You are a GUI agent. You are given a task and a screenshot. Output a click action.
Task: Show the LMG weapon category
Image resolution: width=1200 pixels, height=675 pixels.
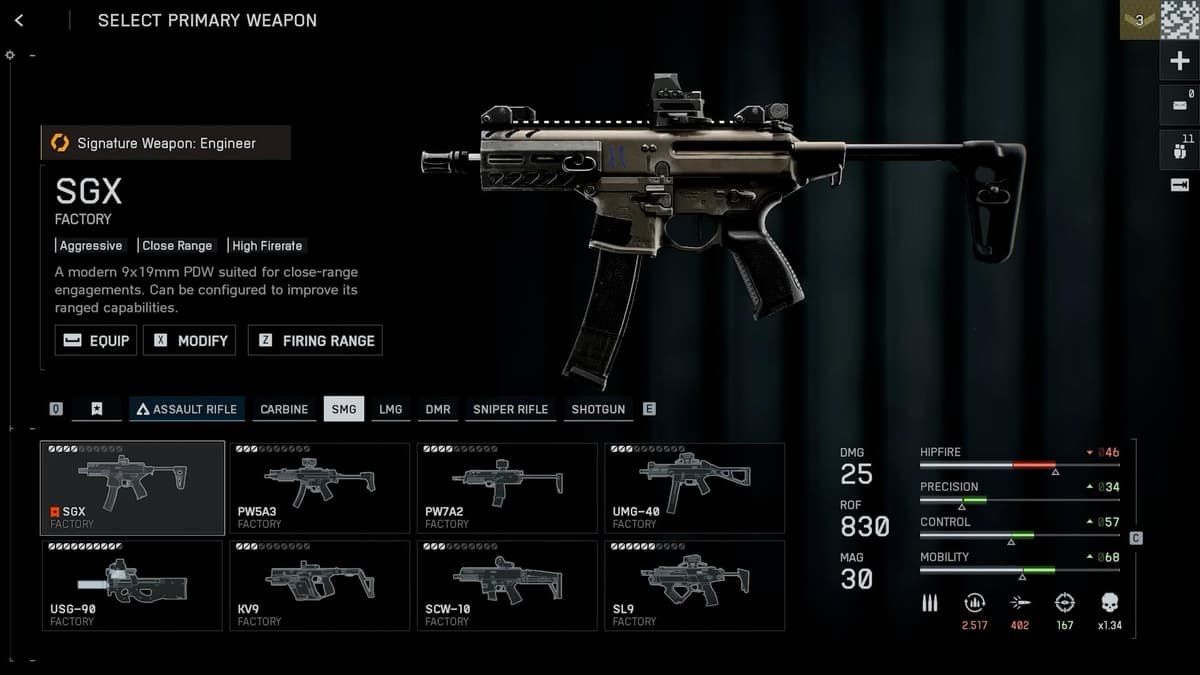[x=390, y=409]
